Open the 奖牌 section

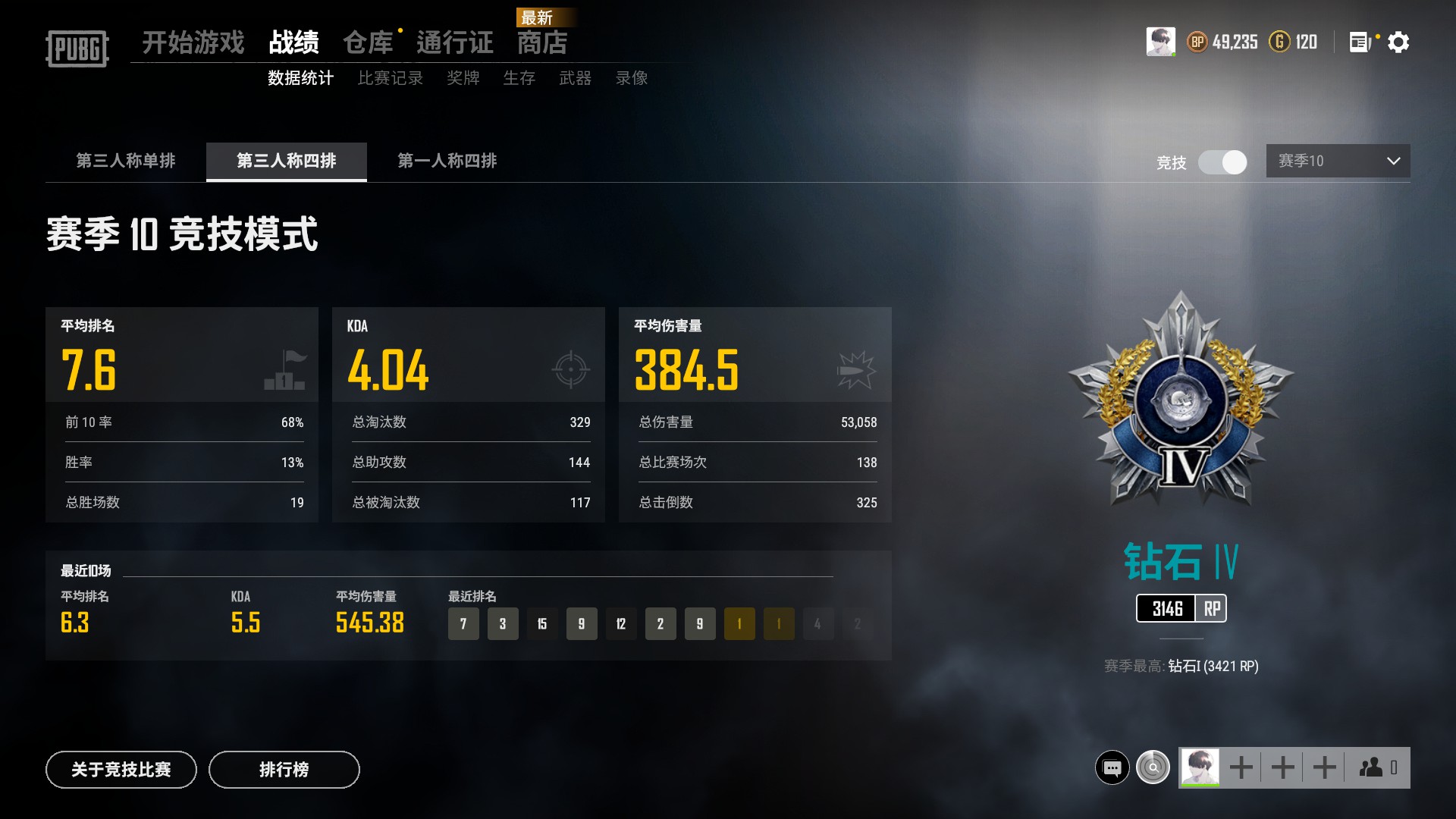tap(464, 77)
